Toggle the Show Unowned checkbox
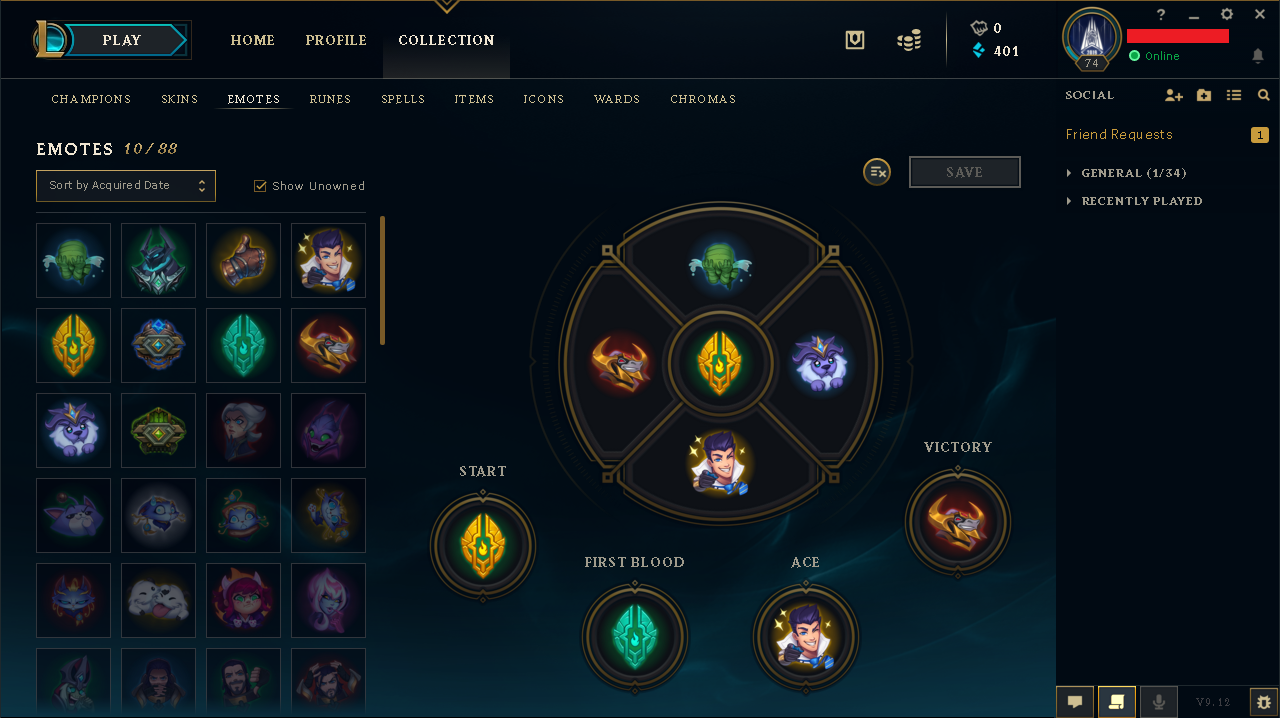 [x=260, y=186]
